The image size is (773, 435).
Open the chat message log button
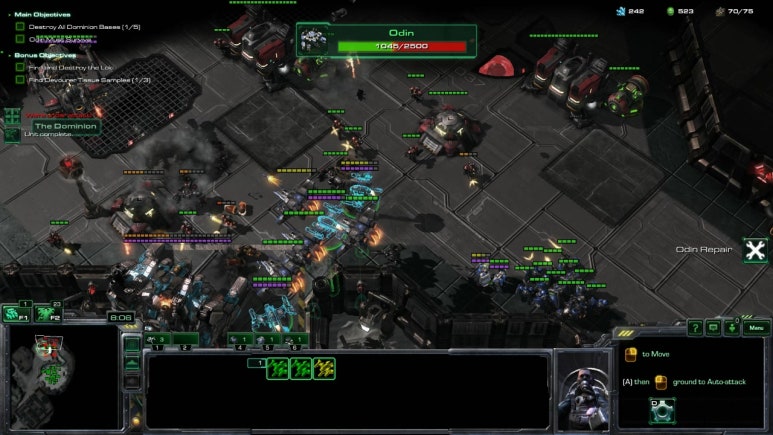point(713,327)
